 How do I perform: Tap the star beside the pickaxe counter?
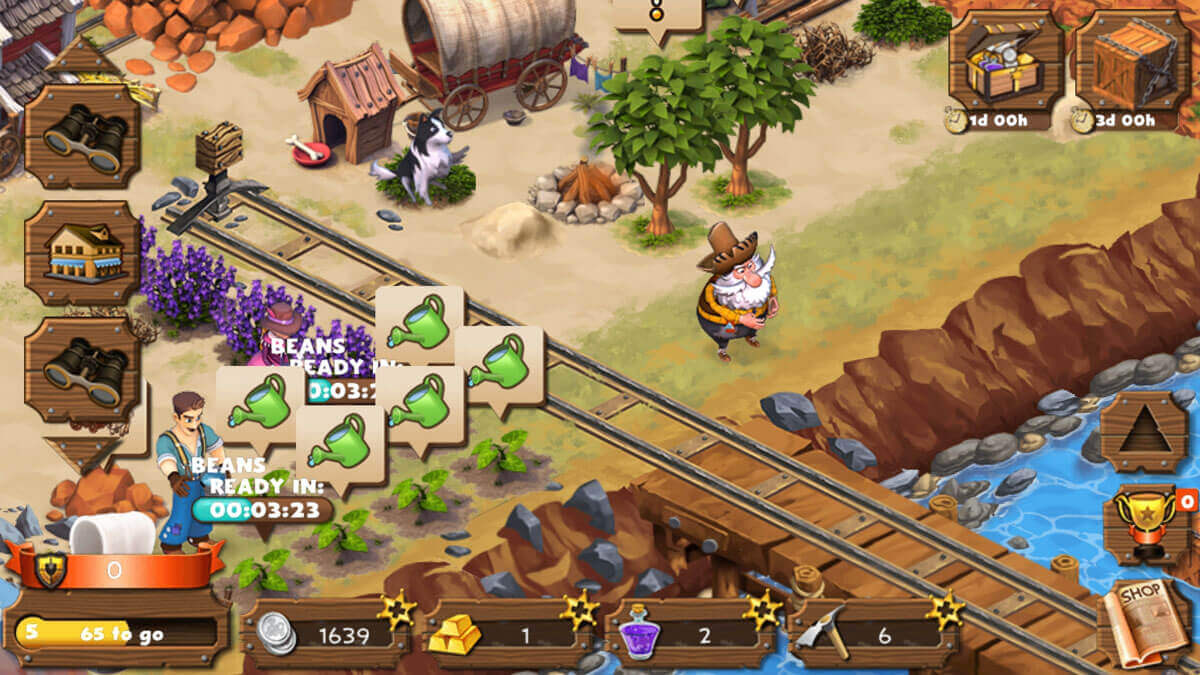point(945,609)
